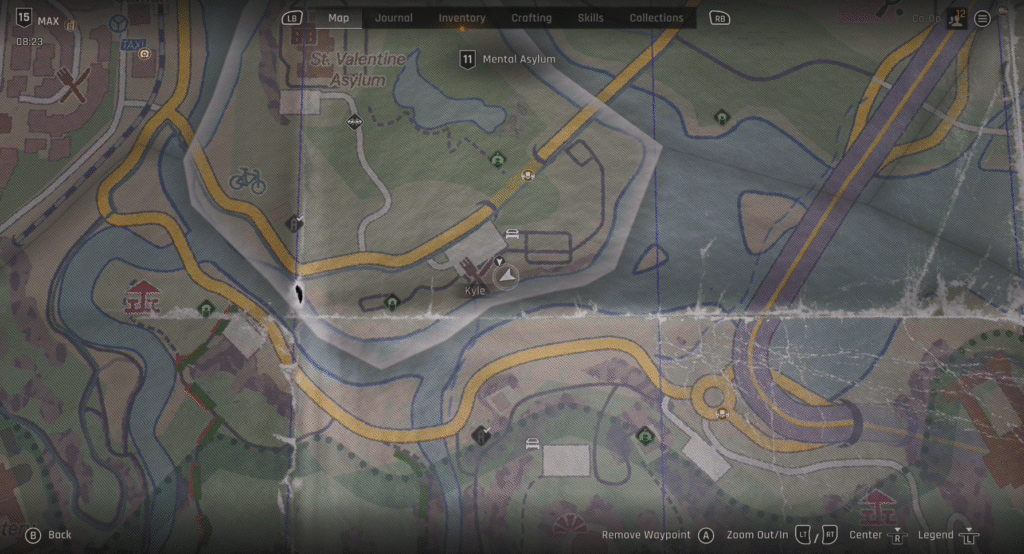Switch to the Journal tab
Image resolution: width=1024 pixels, height=554 pixels.
pos(393,18)
